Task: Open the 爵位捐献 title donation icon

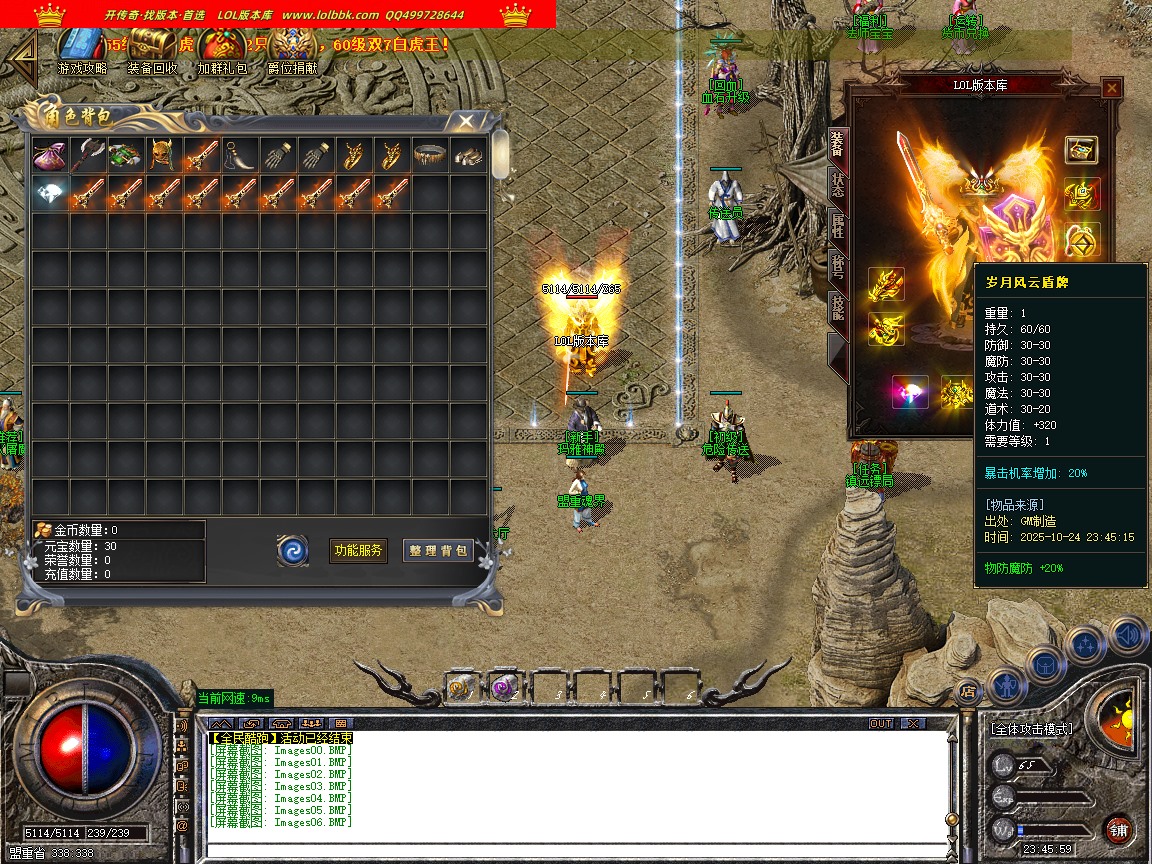Action: pyautogui.click(x=292, y=46)
